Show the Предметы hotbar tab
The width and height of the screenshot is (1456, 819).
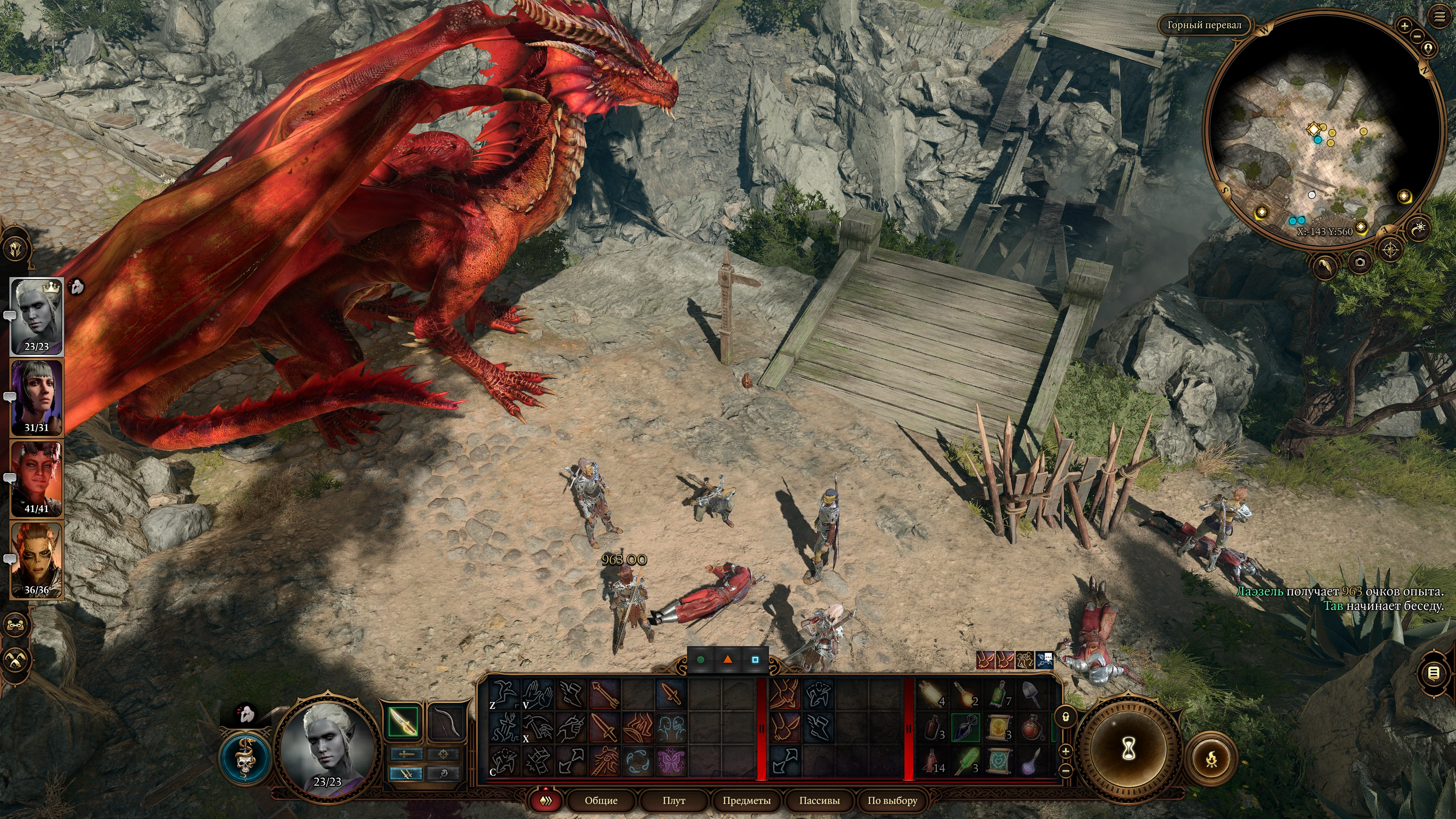746,800
